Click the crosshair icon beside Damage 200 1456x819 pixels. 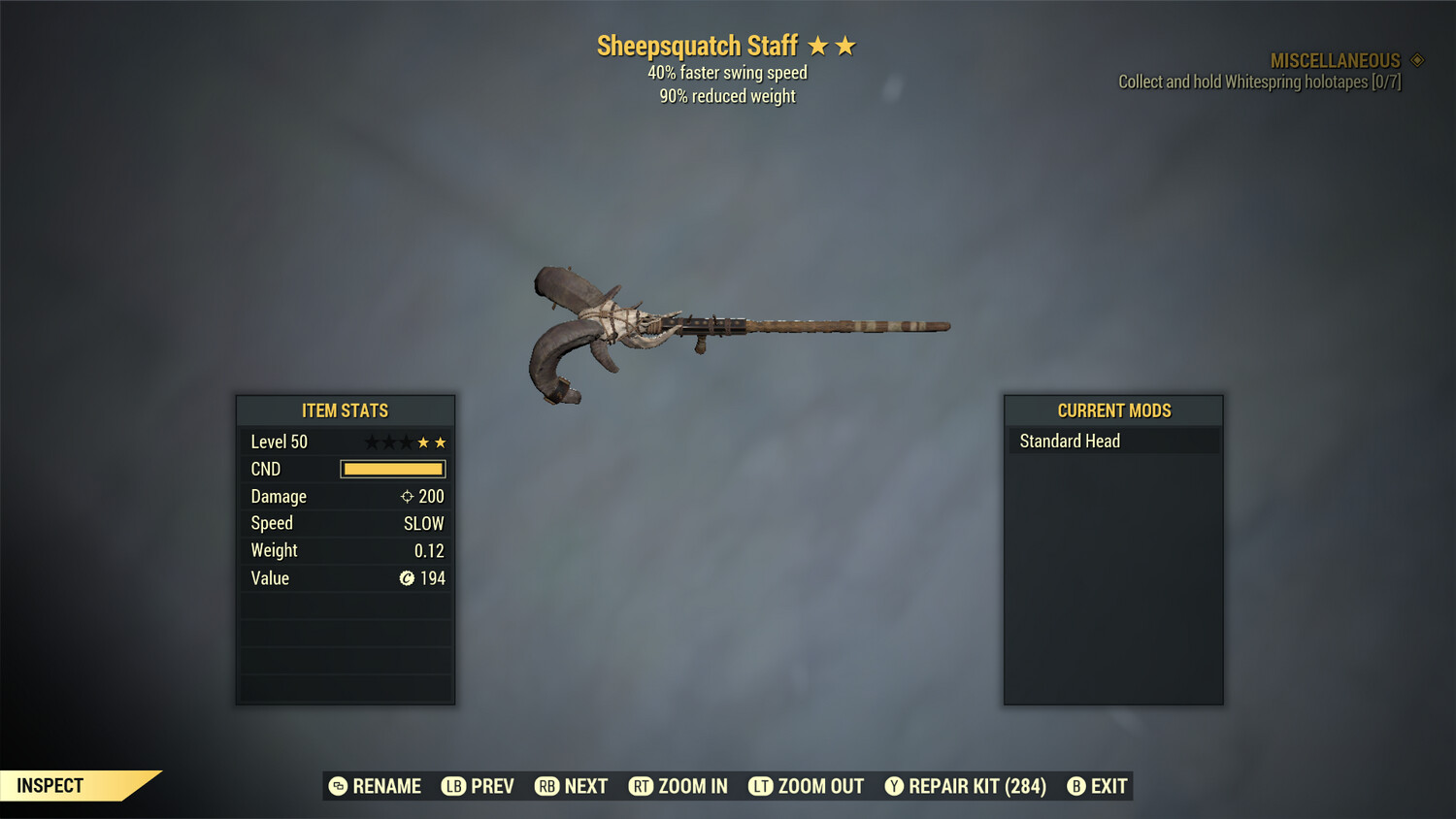tap(406, 496)
